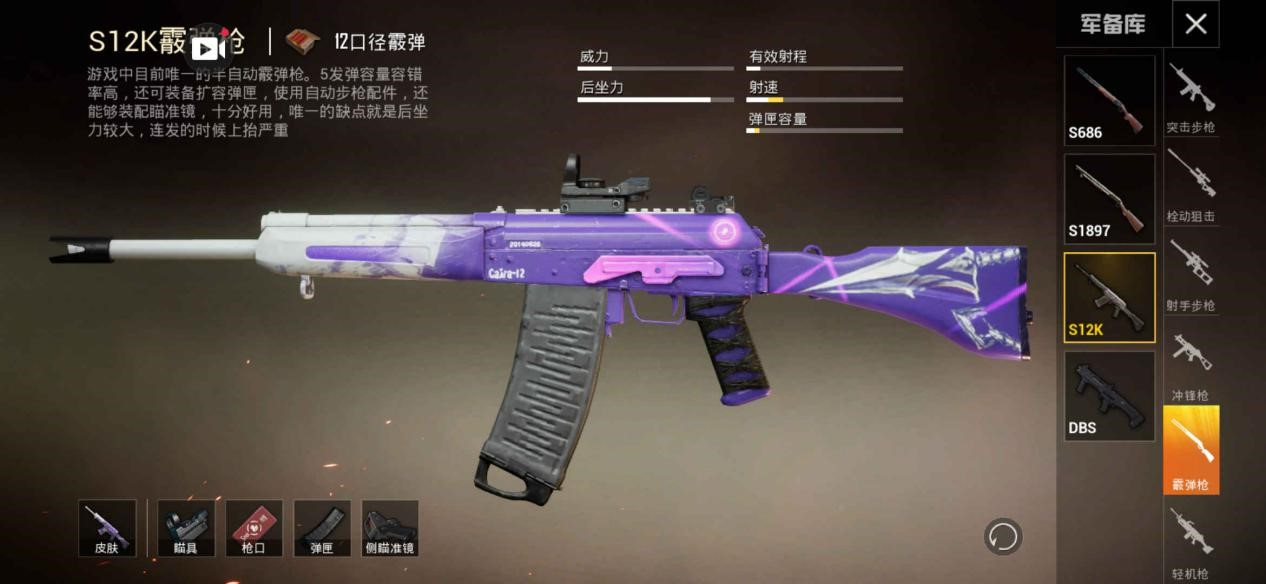Select the S12K weapon thumbnail
The width and height of the screenshot is (1266, 584).
tap(1109, 297)
